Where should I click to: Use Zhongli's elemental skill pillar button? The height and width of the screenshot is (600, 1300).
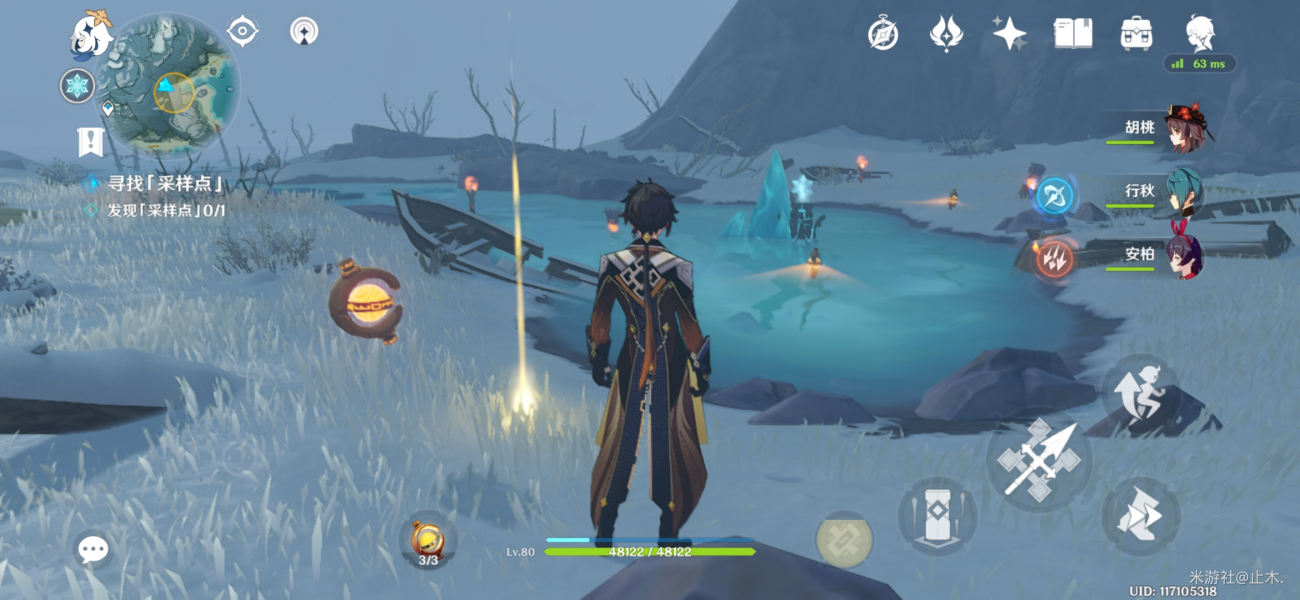click(937, 516)
